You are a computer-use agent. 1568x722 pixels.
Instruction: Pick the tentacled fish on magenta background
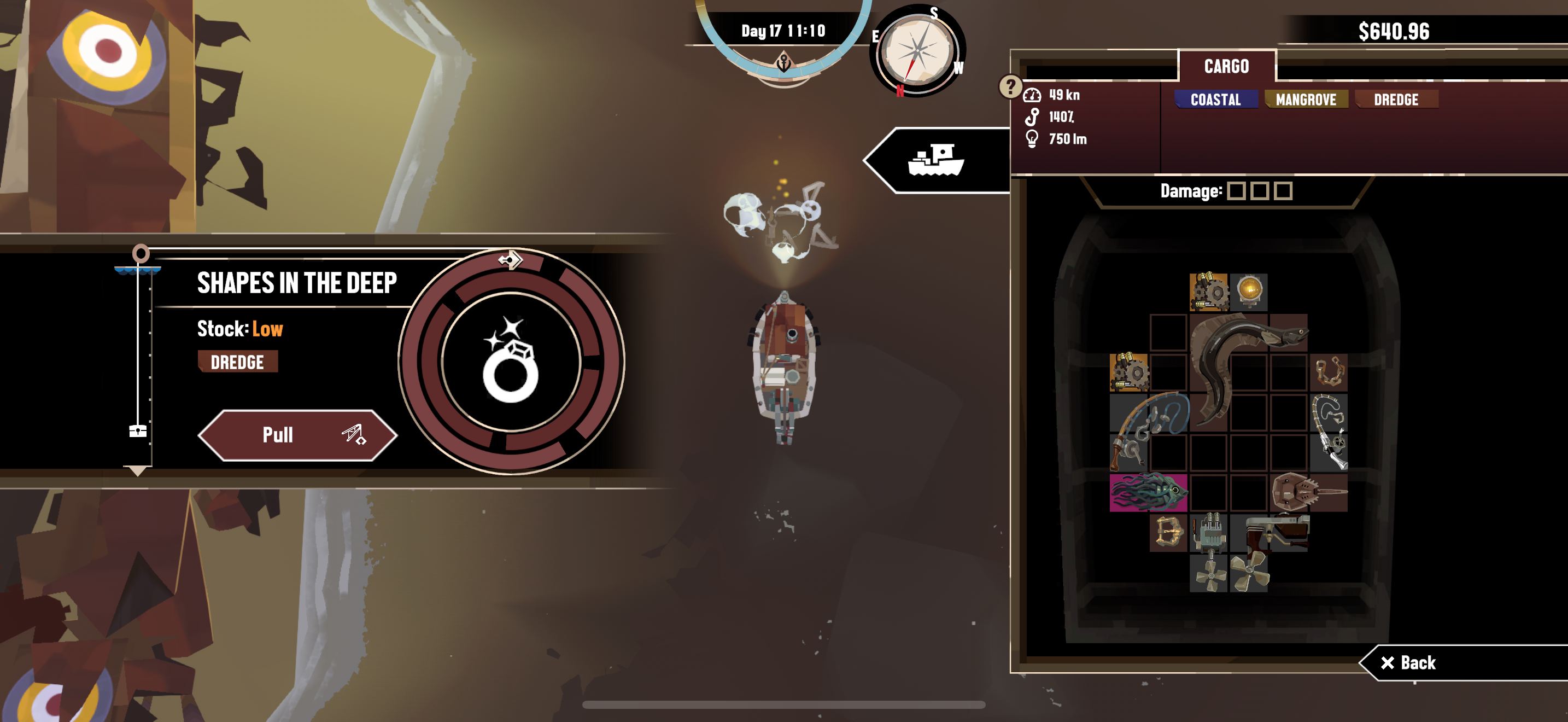tap(1148, 492)
